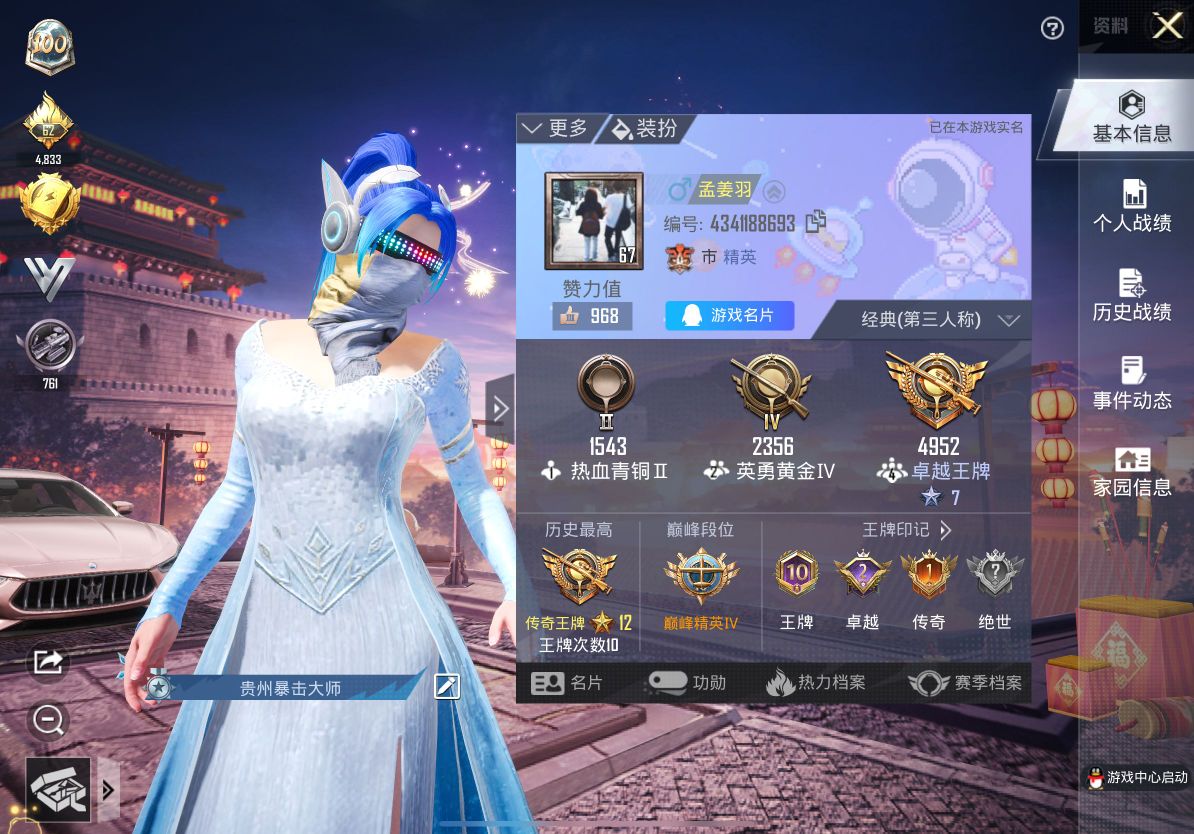This screenshot has height=834, width=1194.
Task: Select the 名片 bottom tab
Action: click(567, 683)
